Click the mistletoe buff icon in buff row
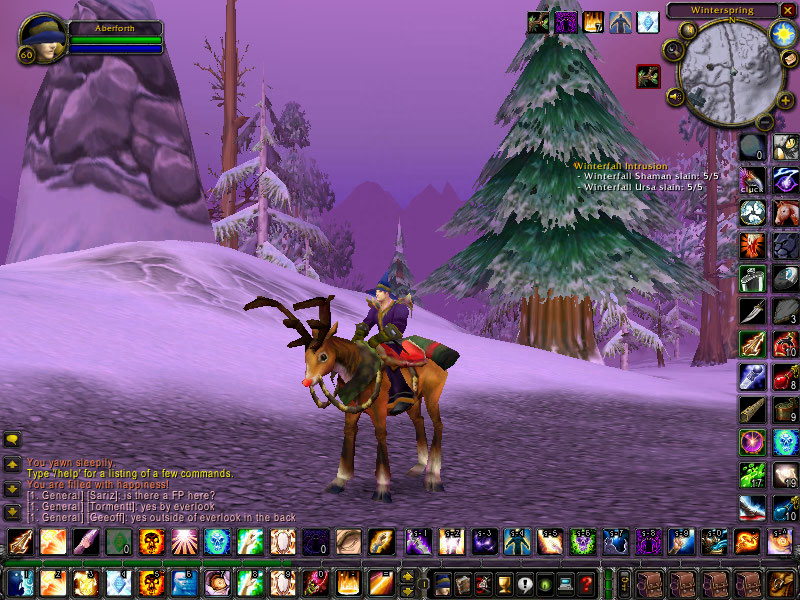Screen dimensions: 800x600 pos(538,22)
